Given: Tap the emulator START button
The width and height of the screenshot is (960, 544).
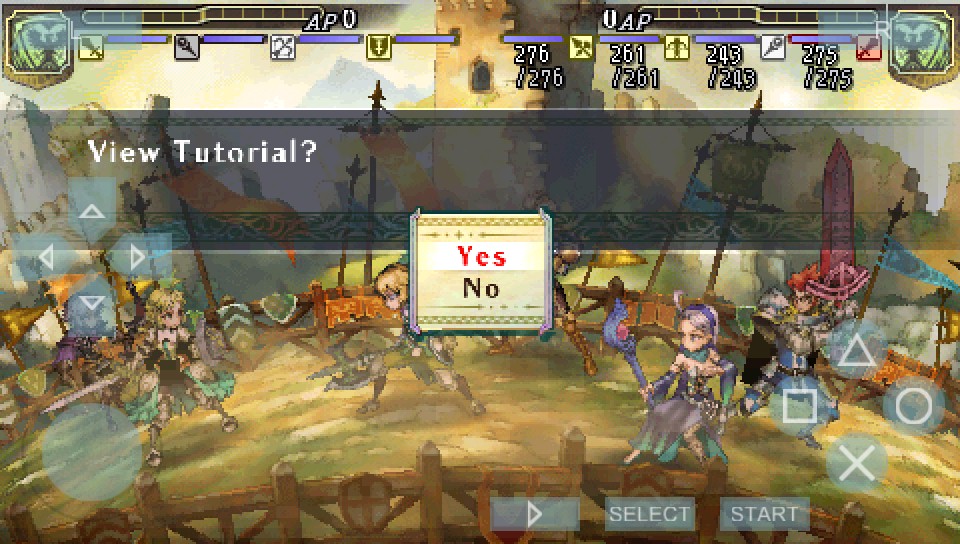Looking at the screenshot, I should click(x=765, y=514).
